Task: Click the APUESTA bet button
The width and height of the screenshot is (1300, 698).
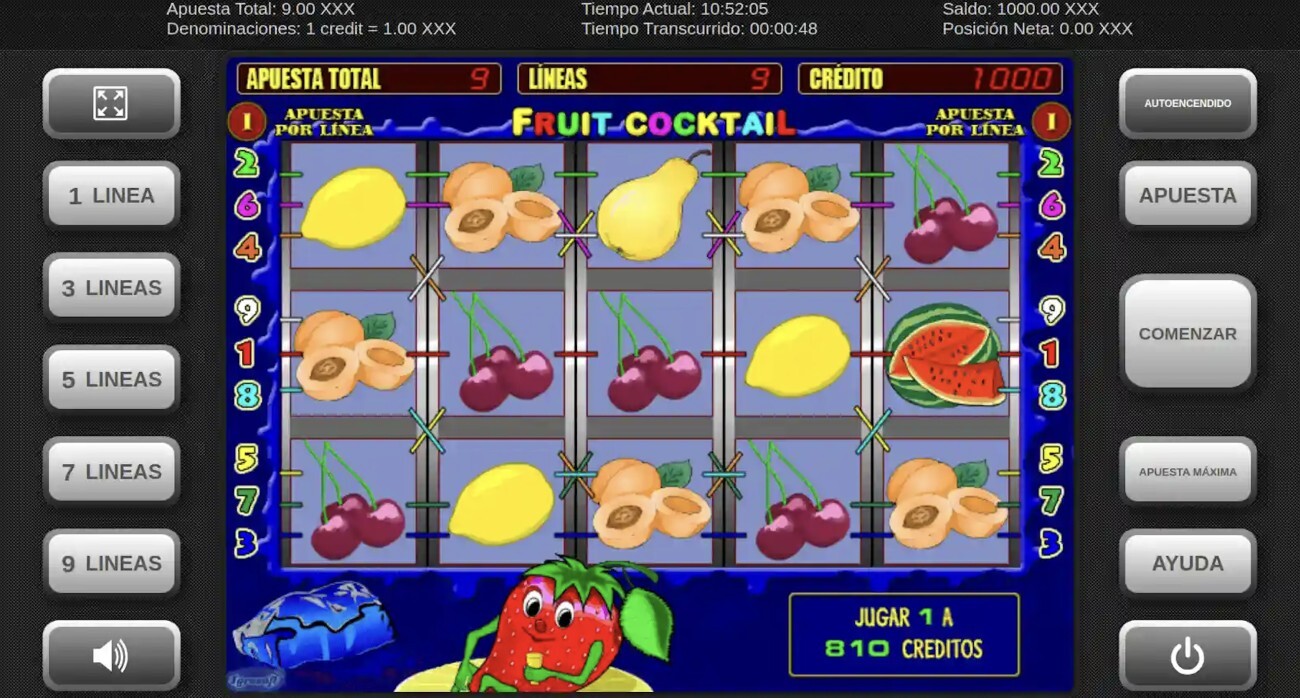Action: [1187, 196]
